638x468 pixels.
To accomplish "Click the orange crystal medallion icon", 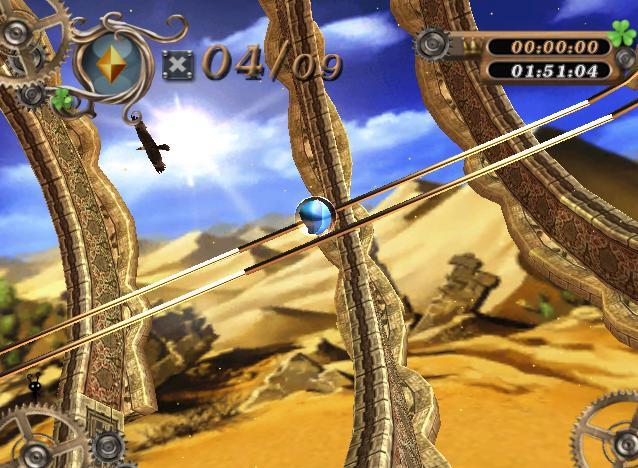I will 116,61.
